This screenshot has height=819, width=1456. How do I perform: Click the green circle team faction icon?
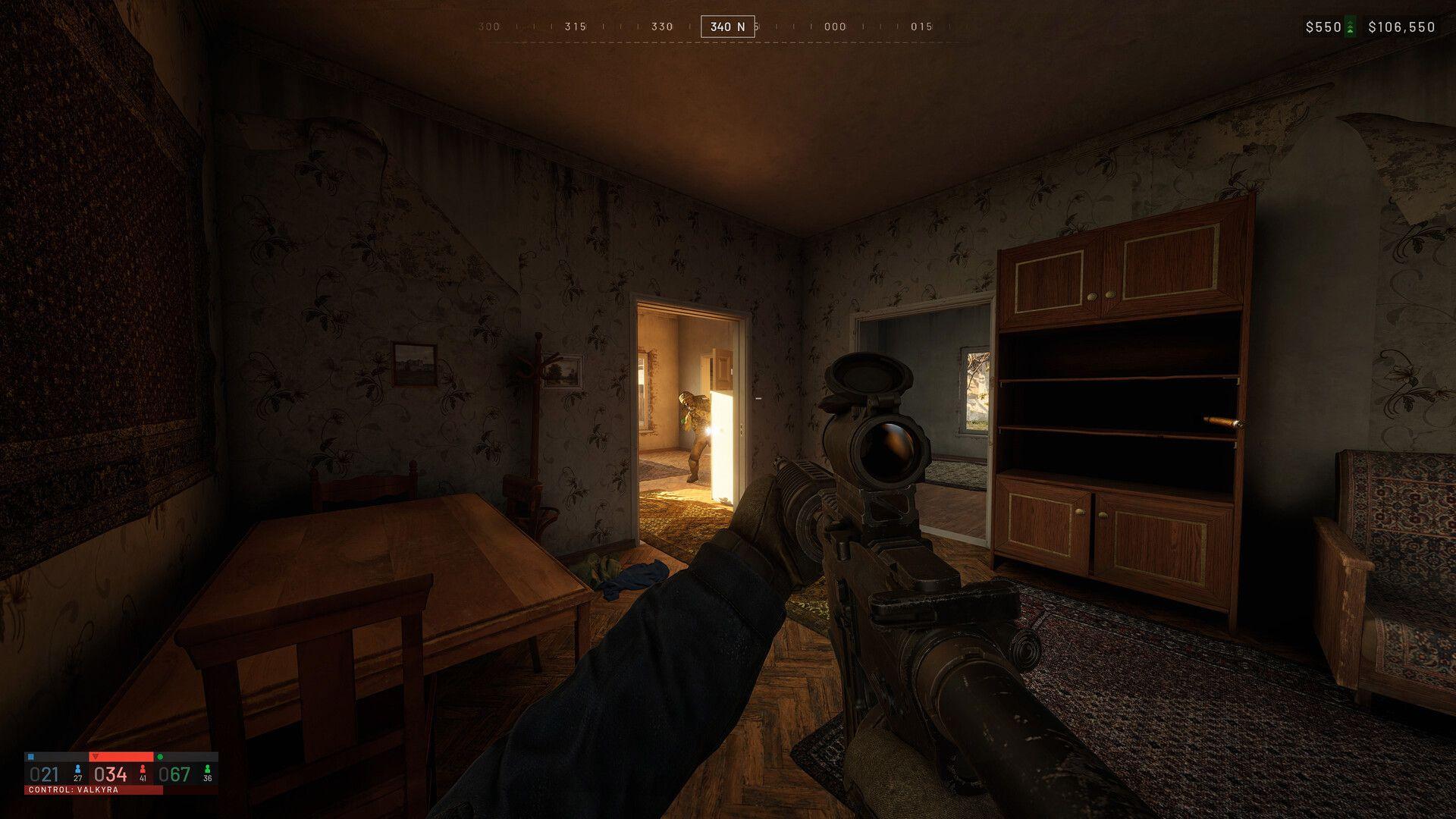point(160,756)
